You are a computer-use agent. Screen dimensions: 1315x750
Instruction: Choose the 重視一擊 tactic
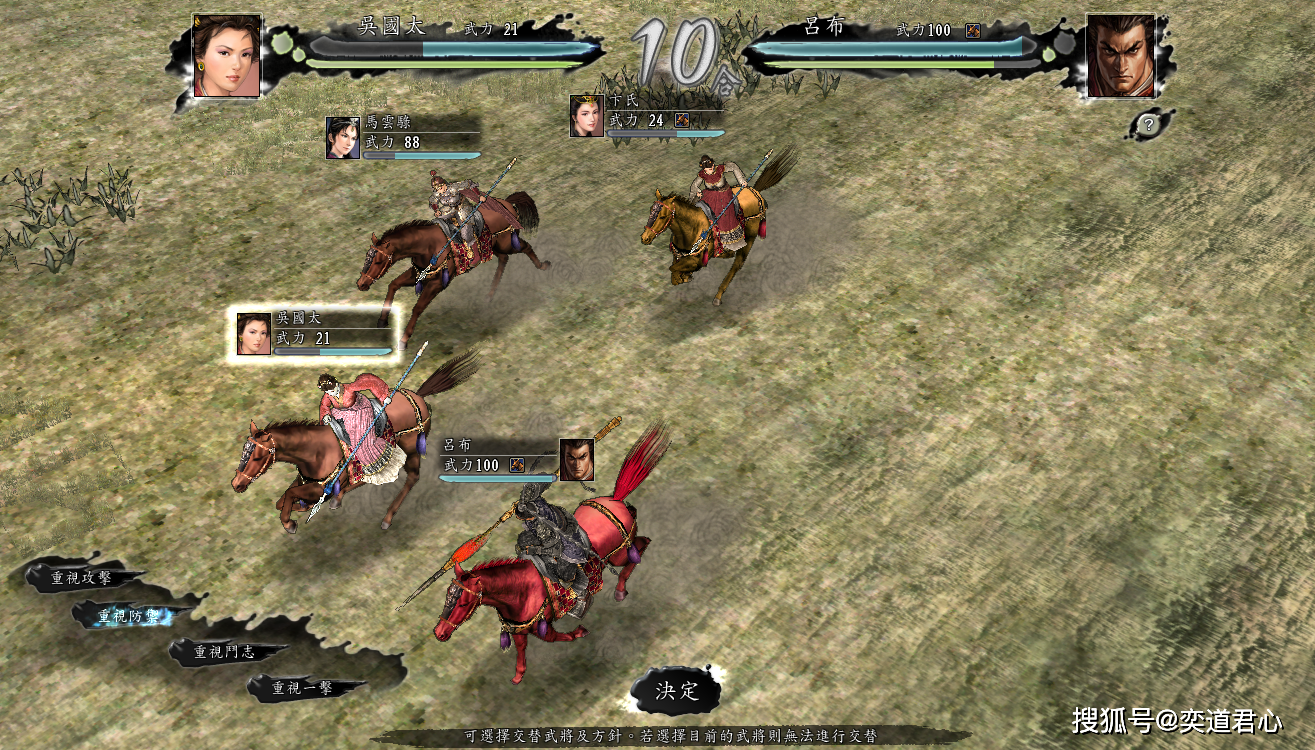(x=303, y=688)
